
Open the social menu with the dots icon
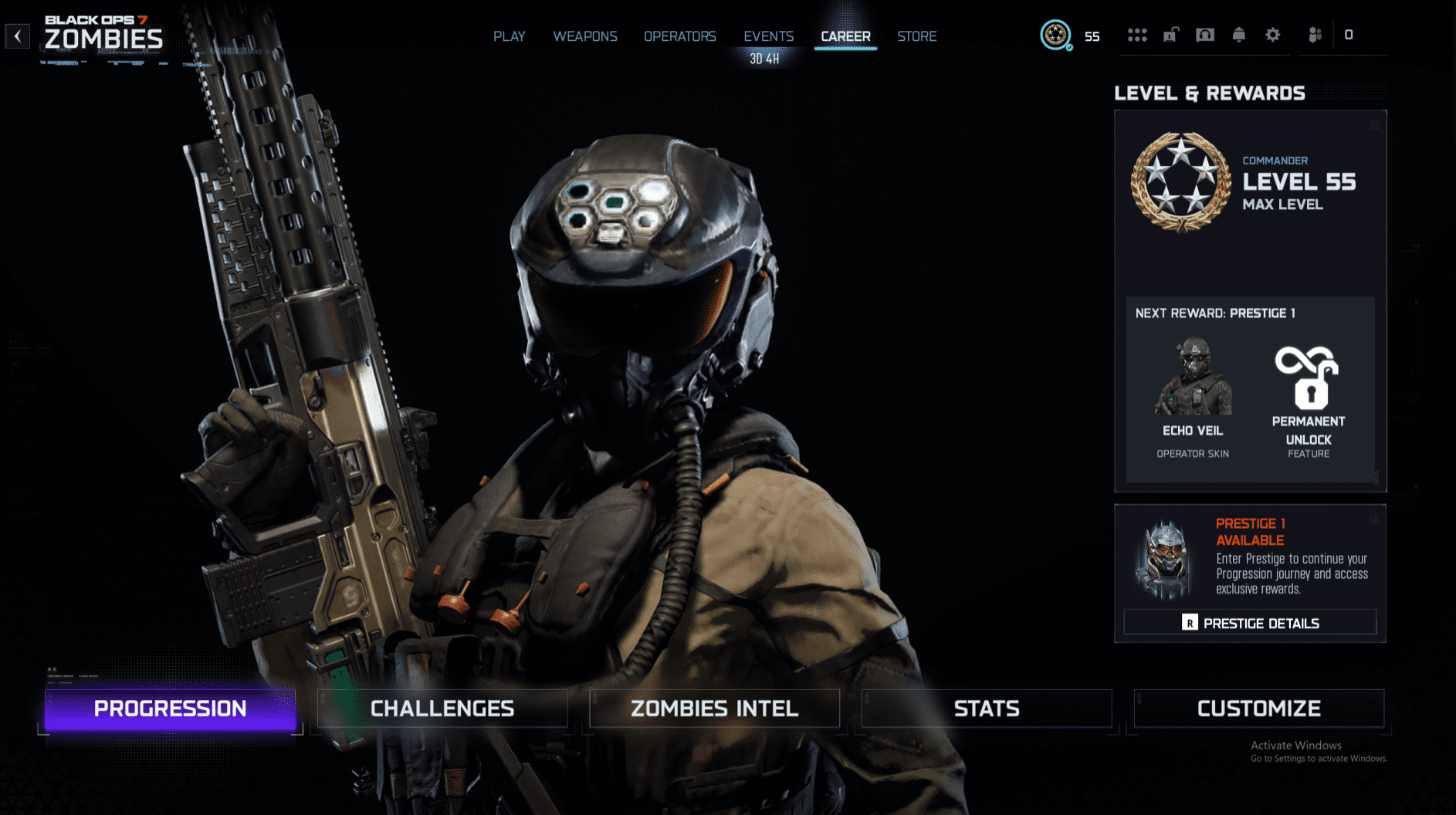tap(1137, 35)
